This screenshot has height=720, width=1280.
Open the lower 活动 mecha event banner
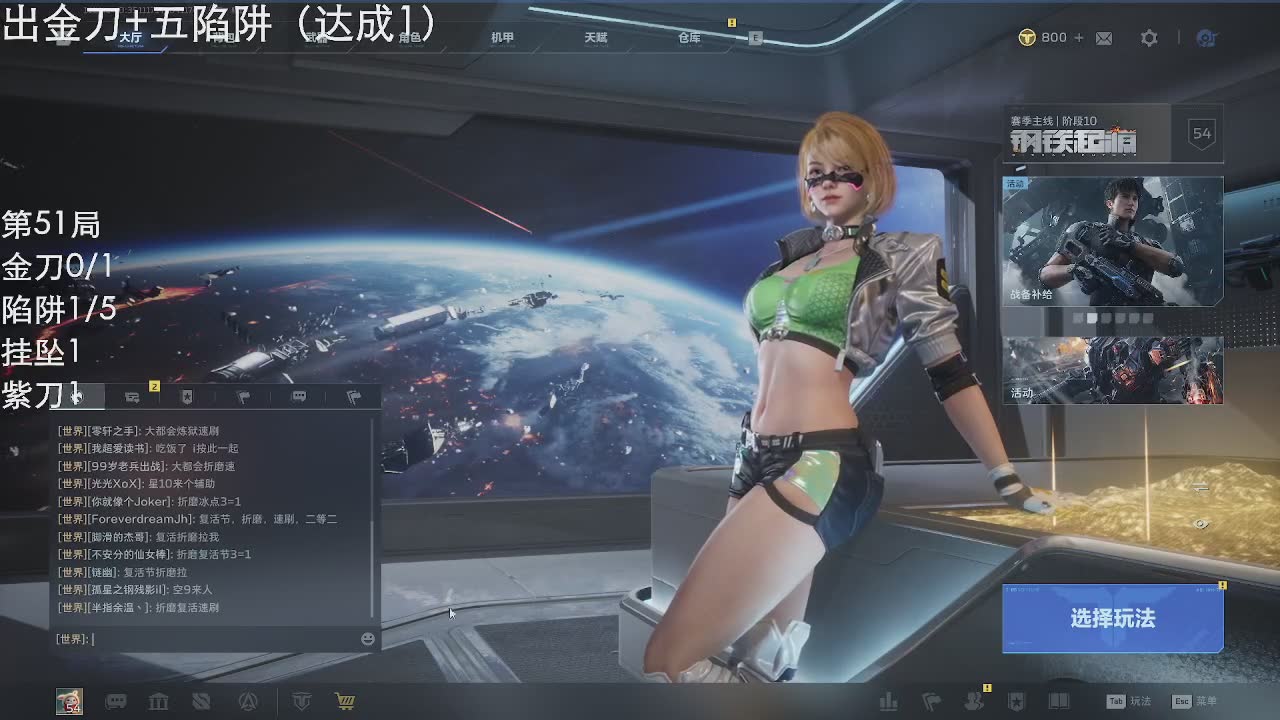pos(1112,370)
